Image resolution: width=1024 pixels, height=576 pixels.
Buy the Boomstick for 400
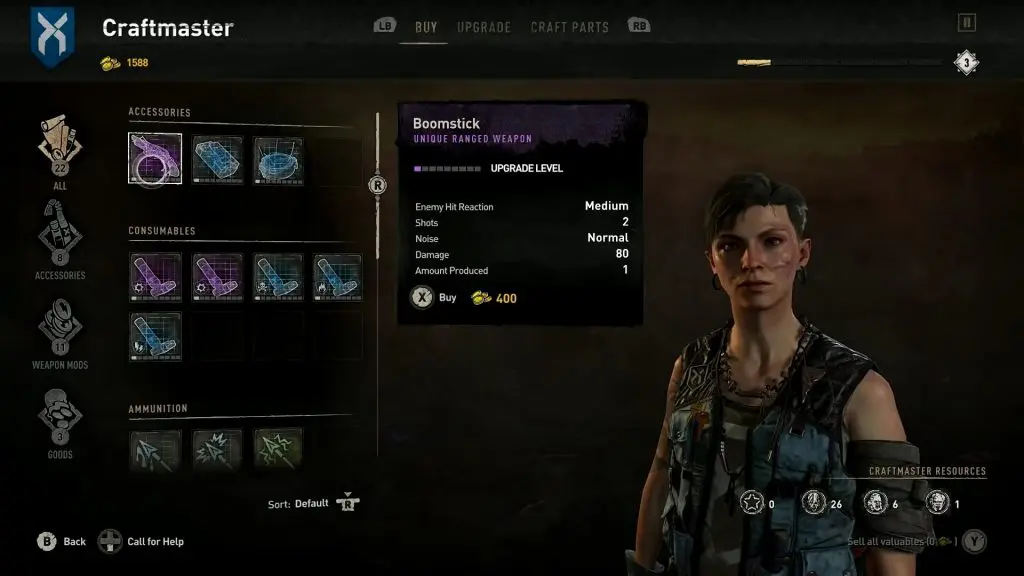coord(423,297)
